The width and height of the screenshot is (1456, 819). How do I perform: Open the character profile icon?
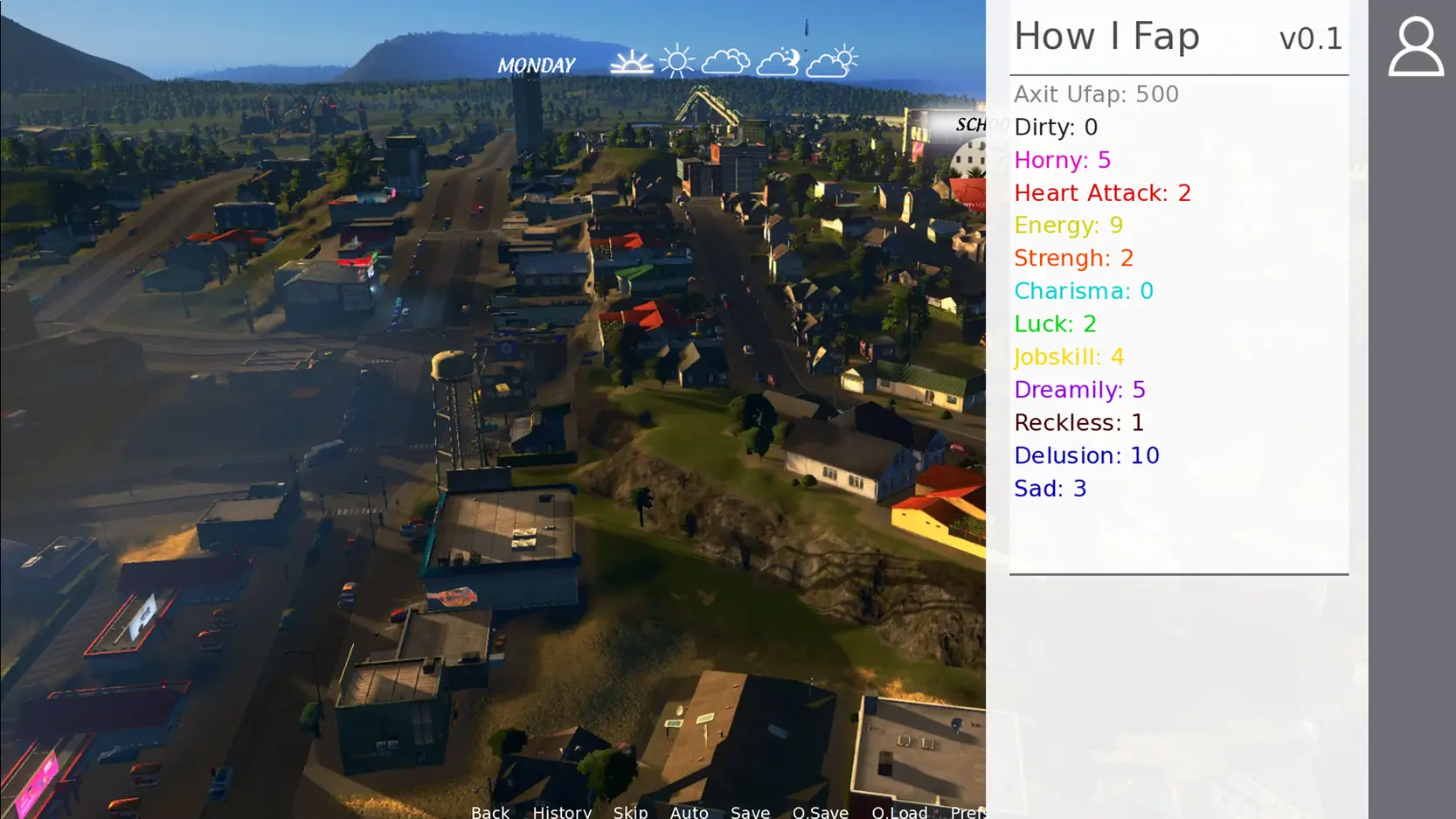tap(1415, 47)
